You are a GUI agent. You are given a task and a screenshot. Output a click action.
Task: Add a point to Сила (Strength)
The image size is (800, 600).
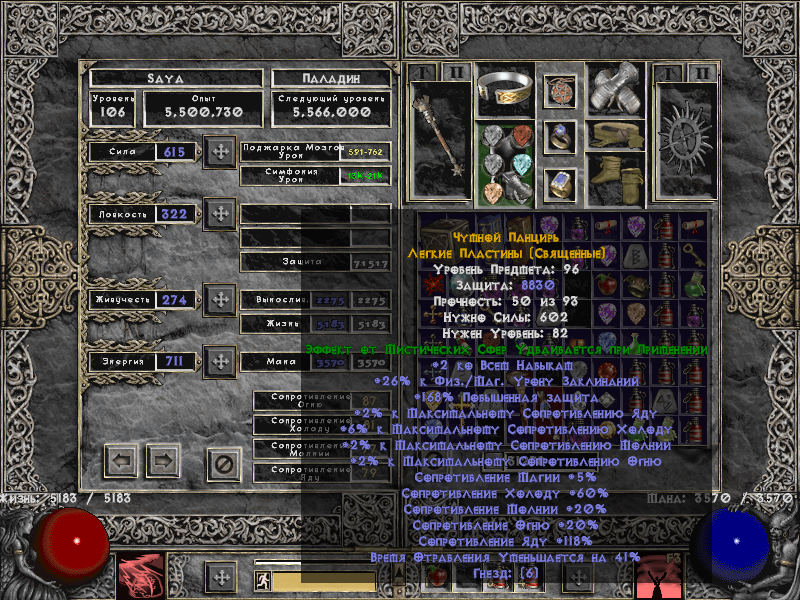pos(219,153)
